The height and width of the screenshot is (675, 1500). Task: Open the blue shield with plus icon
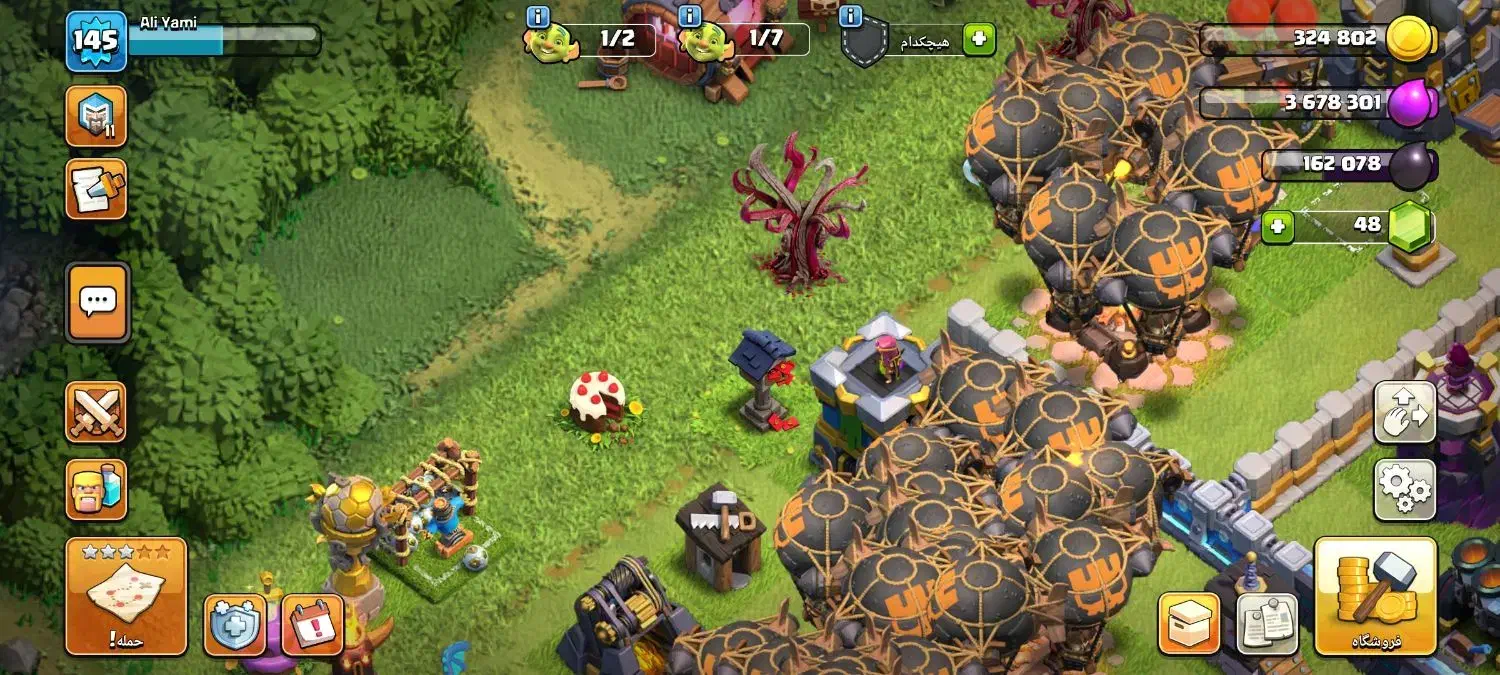[235, 625]
